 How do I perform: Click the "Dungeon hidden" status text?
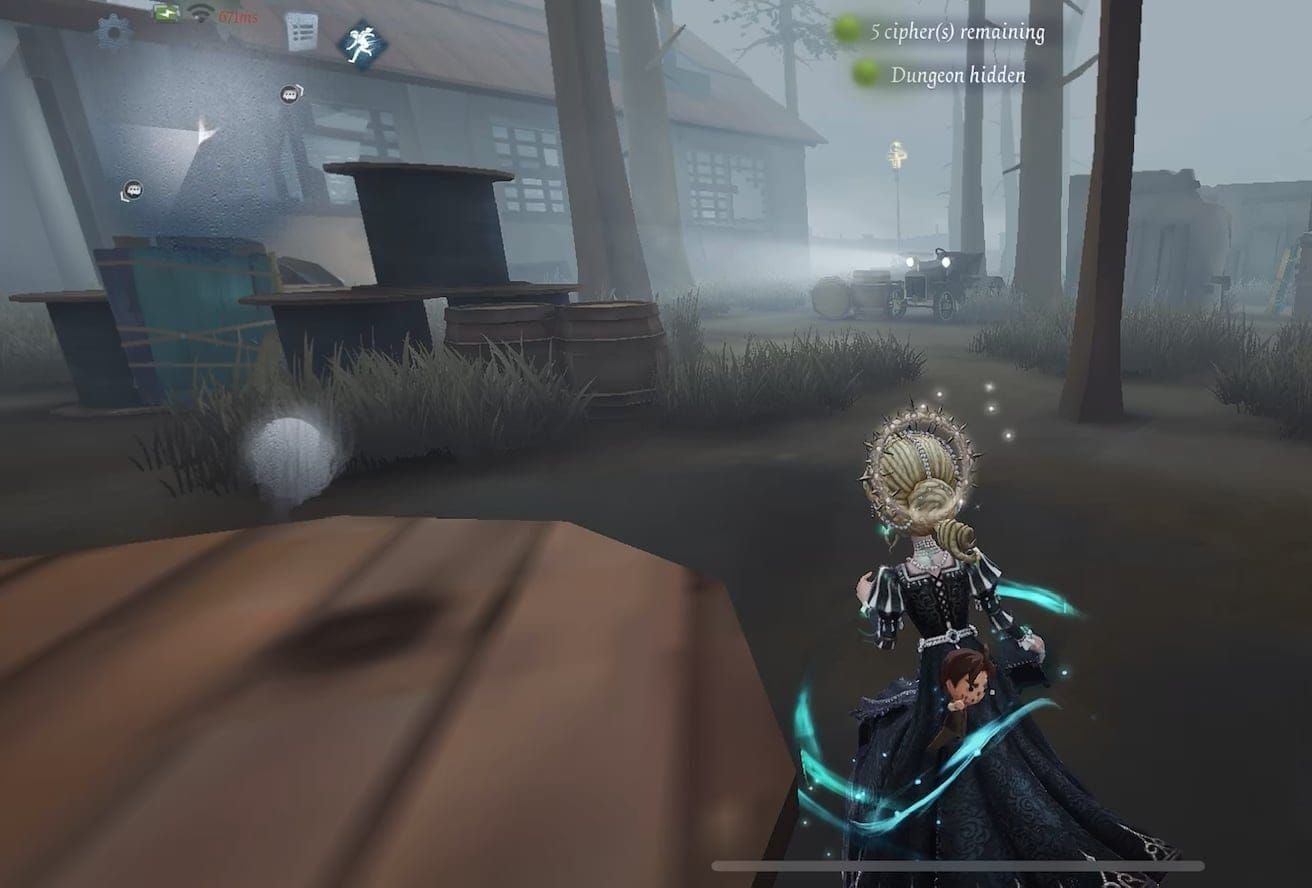coord(960,74)
